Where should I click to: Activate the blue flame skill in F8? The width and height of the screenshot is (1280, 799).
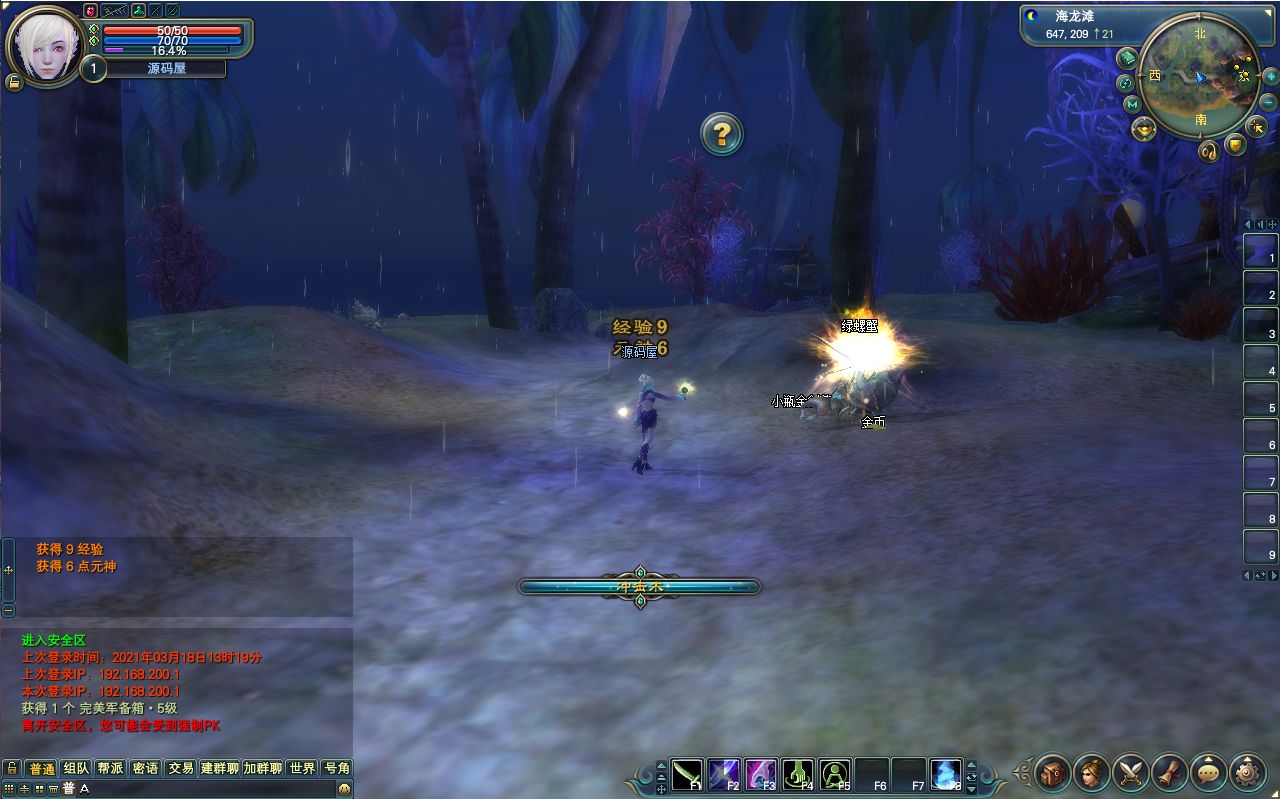[946, 773]
